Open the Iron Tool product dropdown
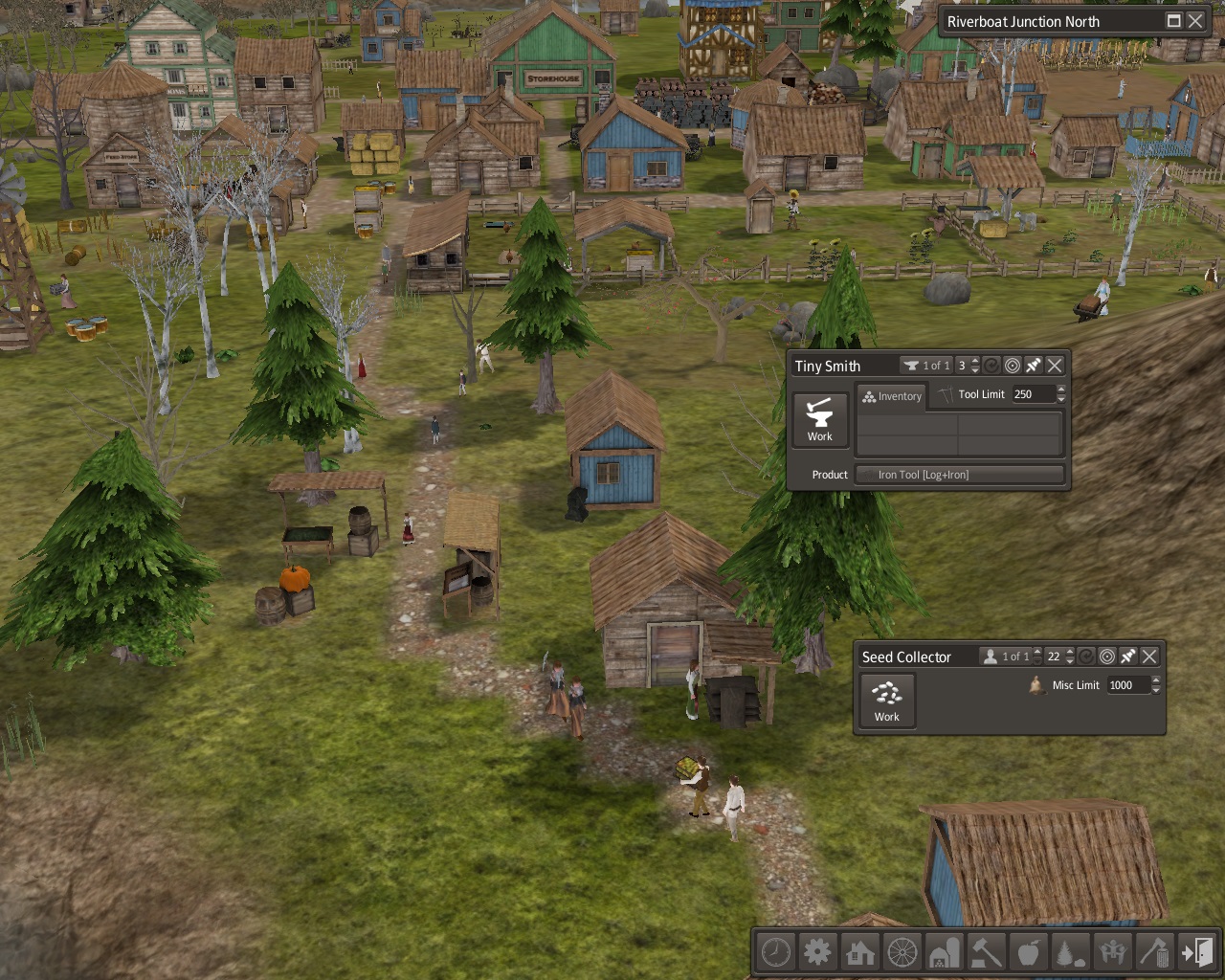Screen dimensions: 1225x980 coord(960,475)
